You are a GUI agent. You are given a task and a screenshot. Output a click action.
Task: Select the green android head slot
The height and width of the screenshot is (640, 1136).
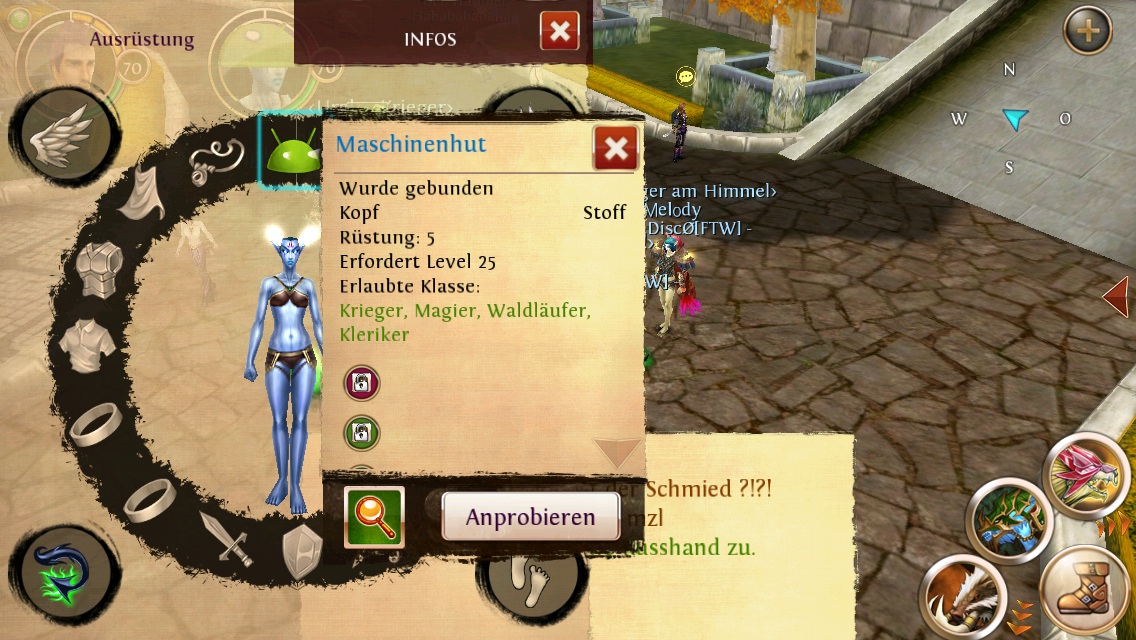[x=290, y=152]
